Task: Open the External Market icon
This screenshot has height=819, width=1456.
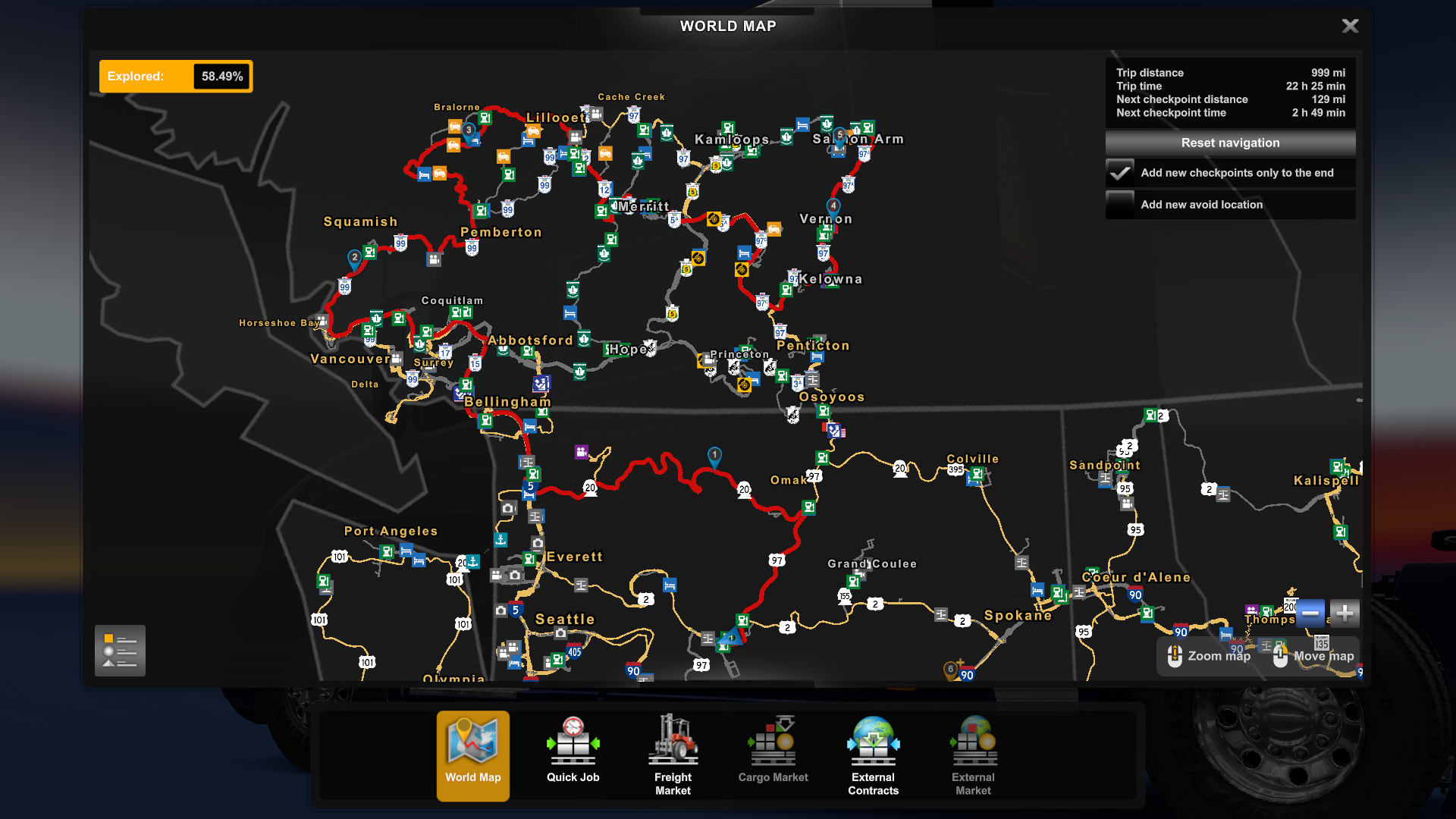Action: tap(973, 747)
